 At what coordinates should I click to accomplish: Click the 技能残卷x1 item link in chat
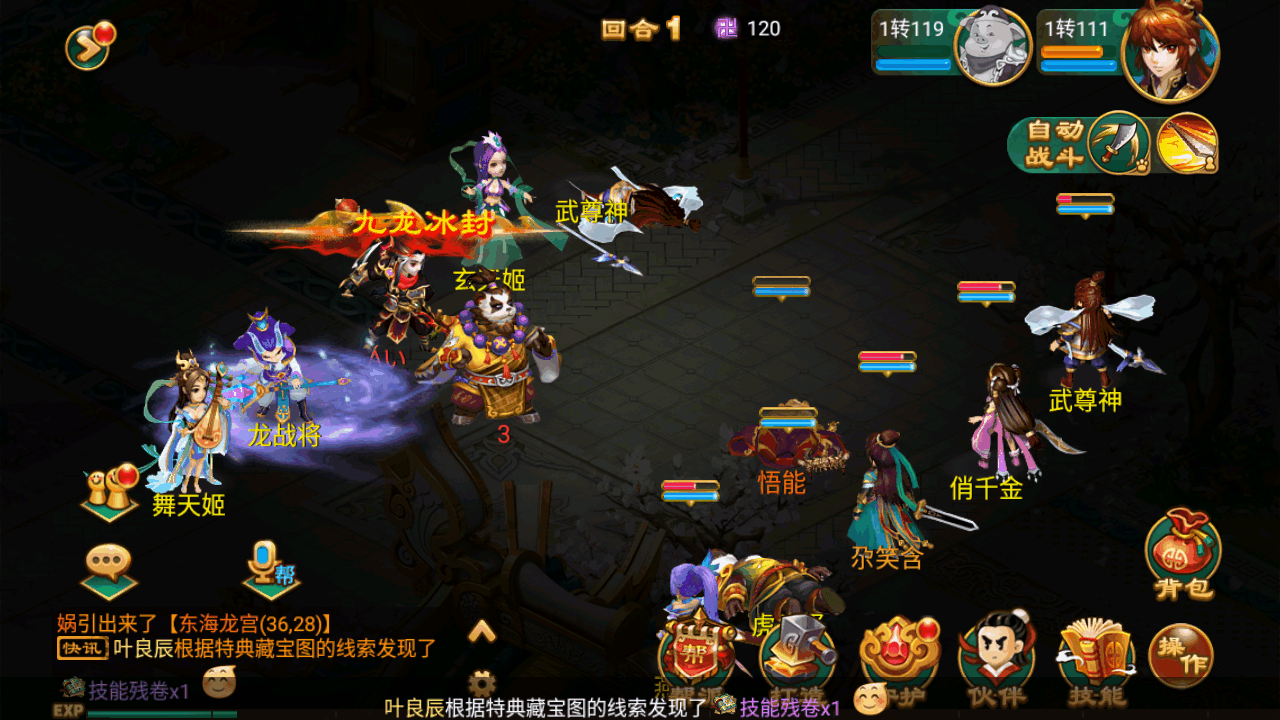[x=139, y=690]
